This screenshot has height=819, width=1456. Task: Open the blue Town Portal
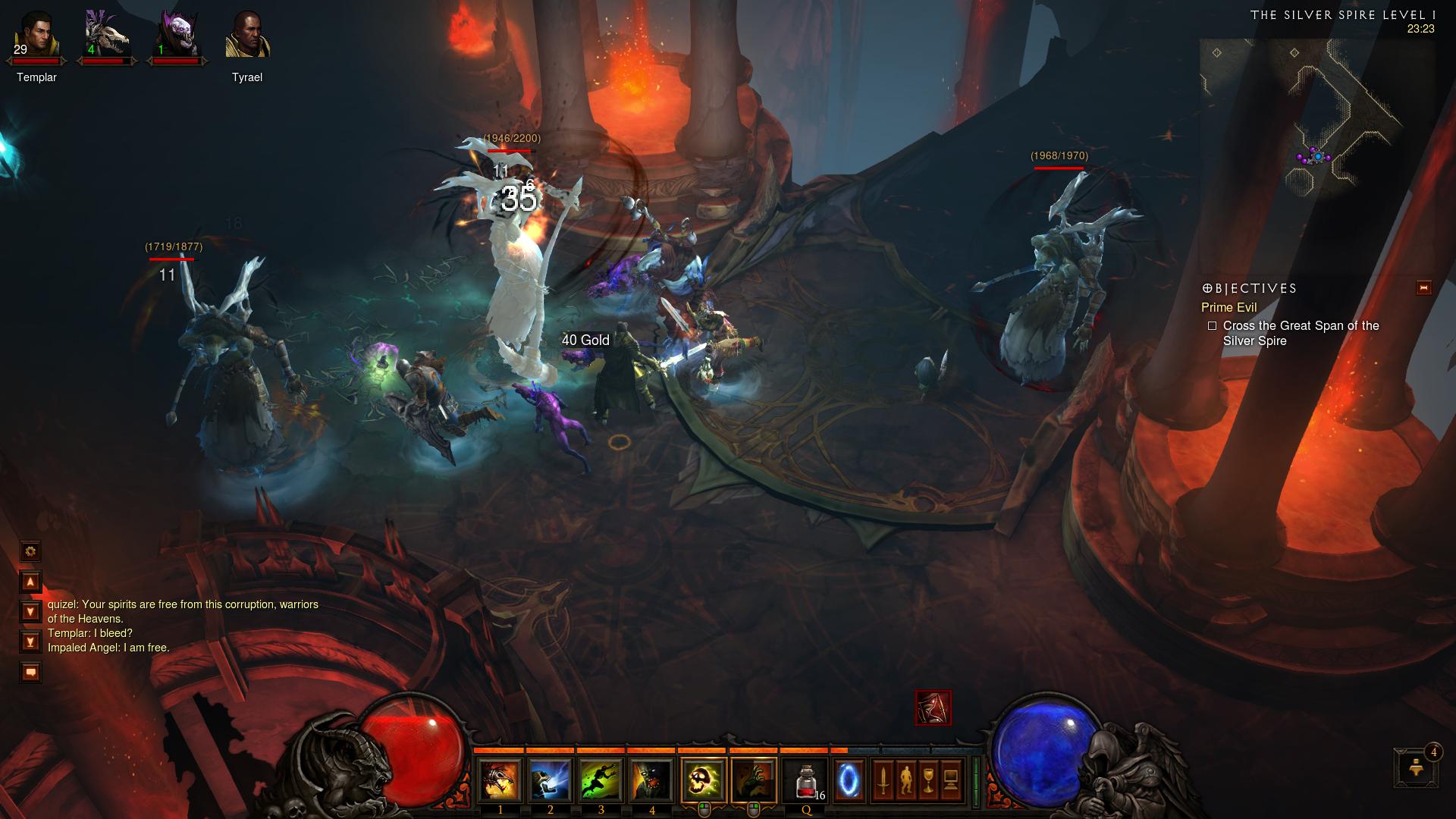849,780
